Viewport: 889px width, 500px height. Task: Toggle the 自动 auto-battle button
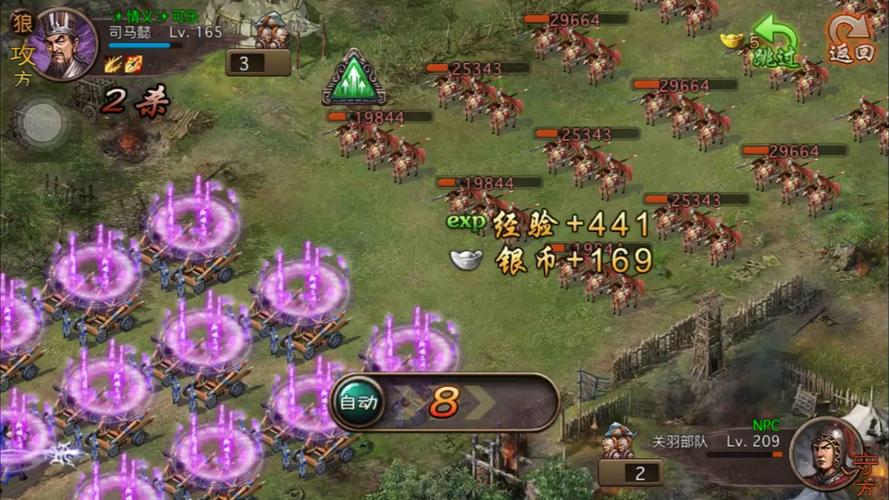click(359, 403)
